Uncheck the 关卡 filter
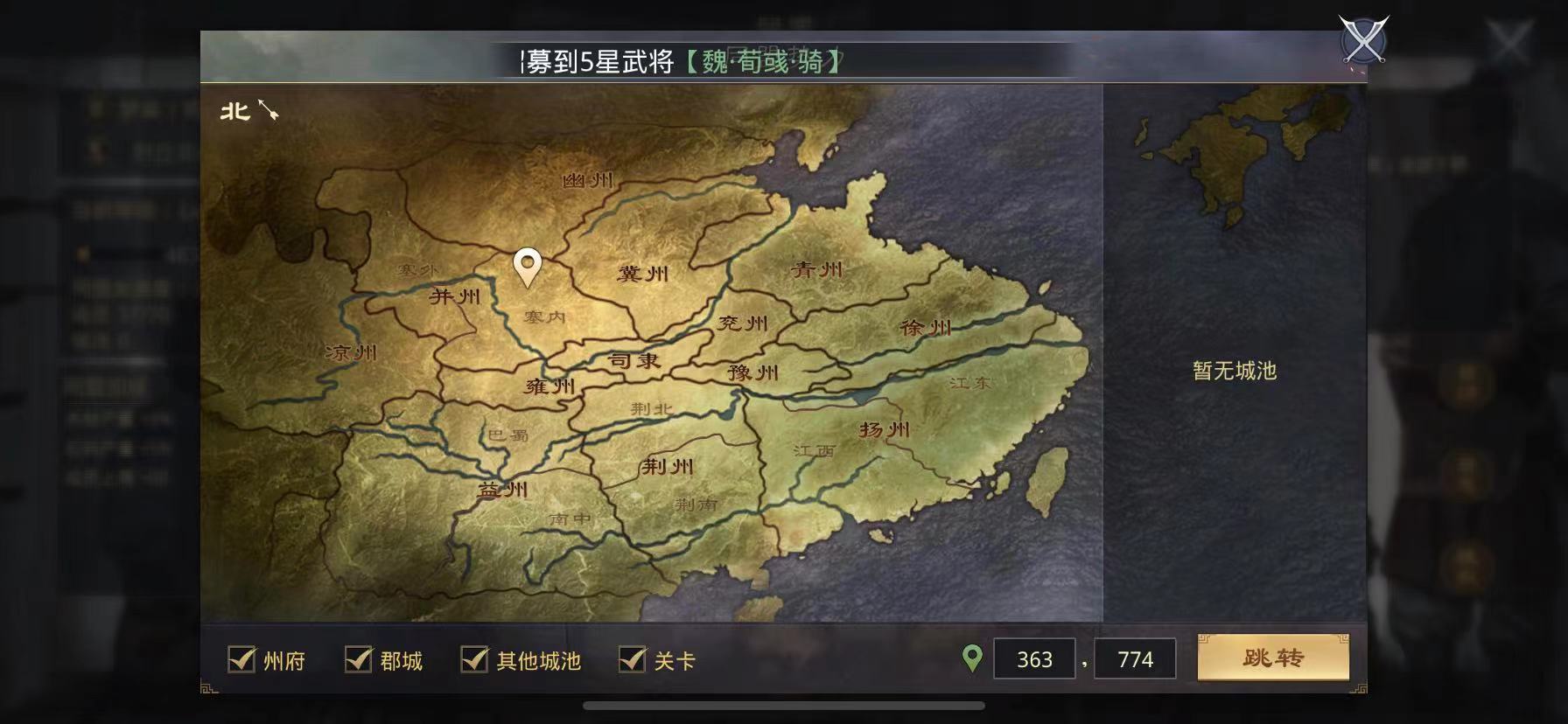The image size is (1568, 724). coord(630,661)
